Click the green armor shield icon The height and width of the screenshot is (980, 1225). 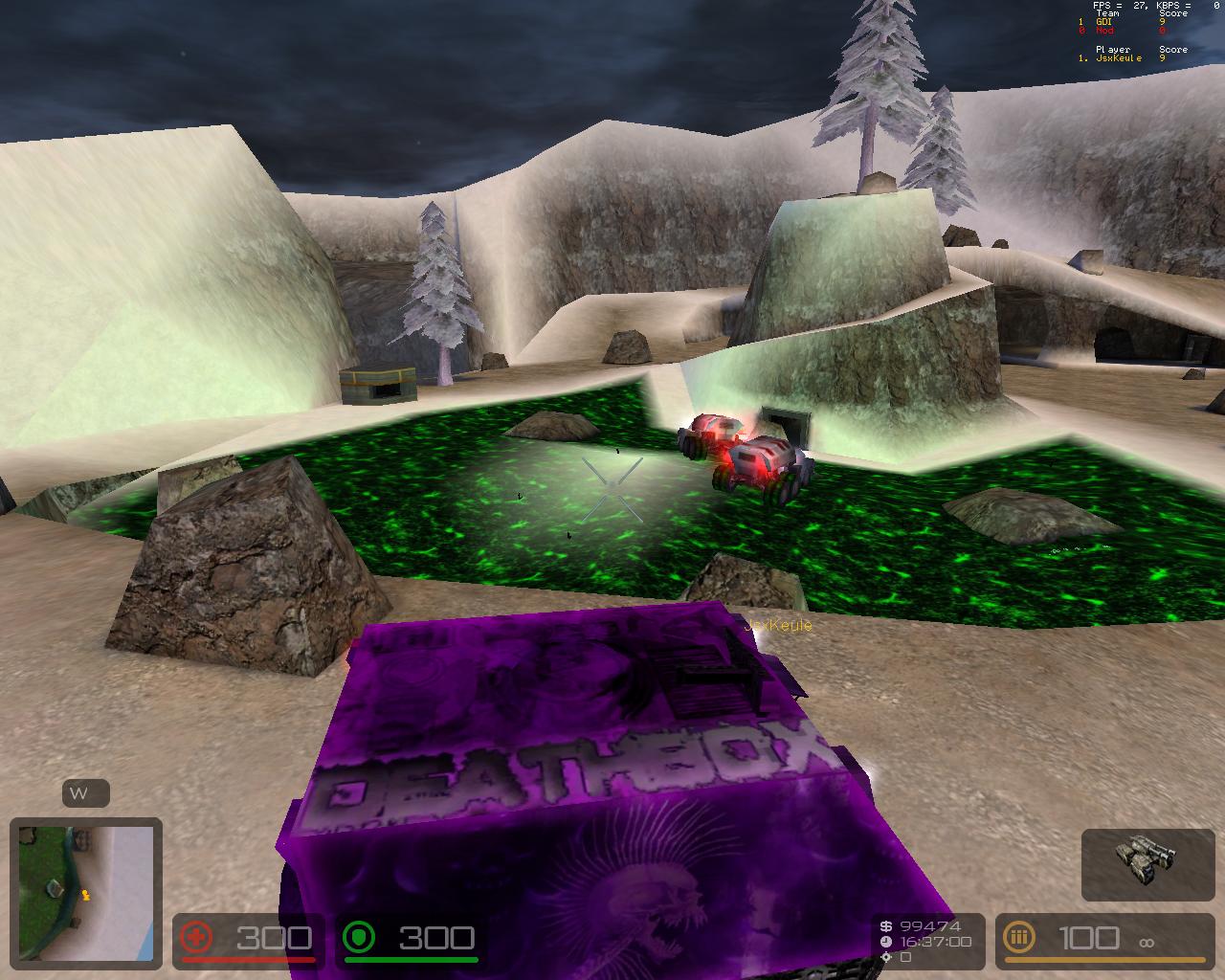point(360,939)
